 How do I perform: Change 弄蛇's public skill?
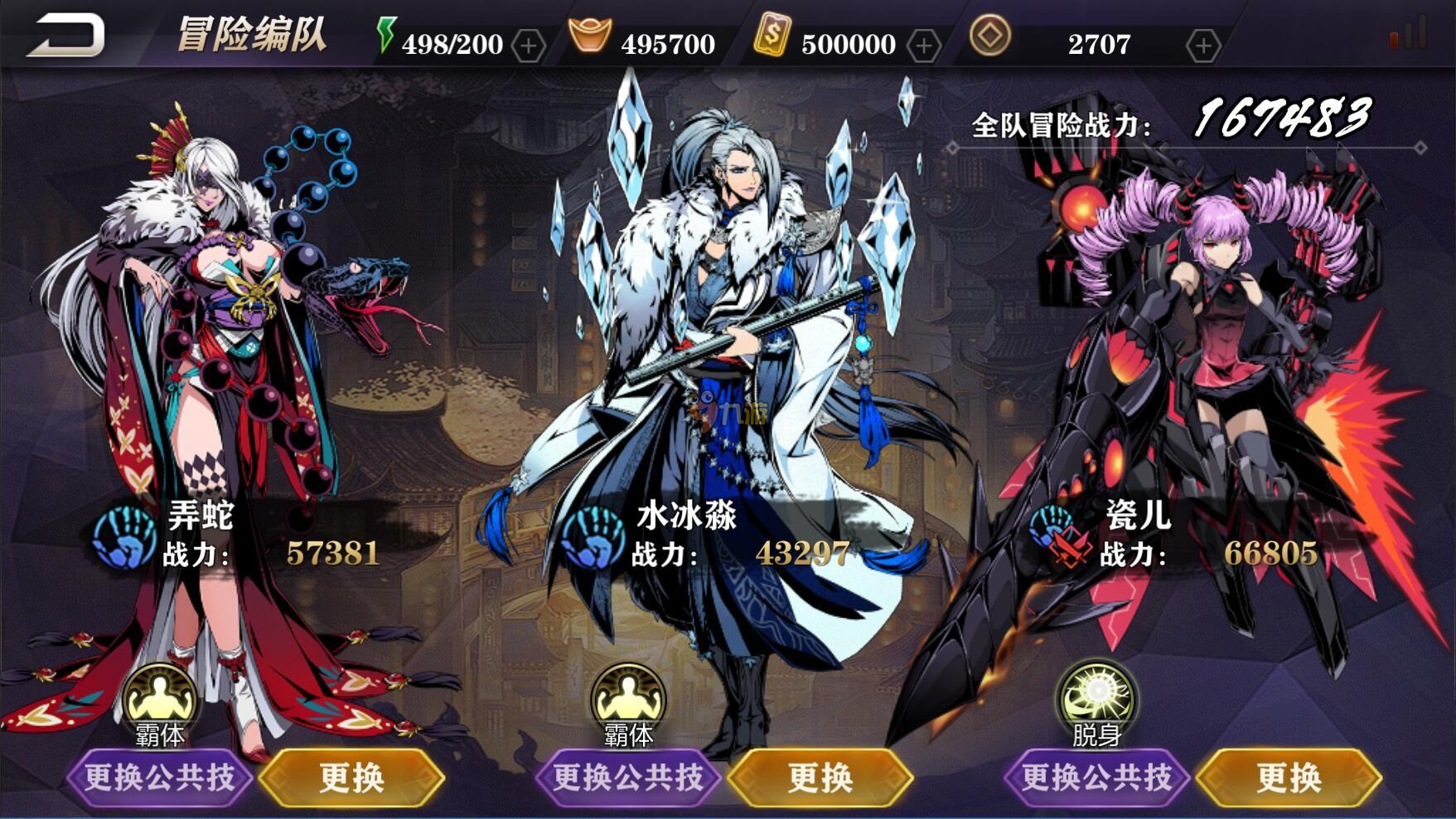click(x=159, y=778)
